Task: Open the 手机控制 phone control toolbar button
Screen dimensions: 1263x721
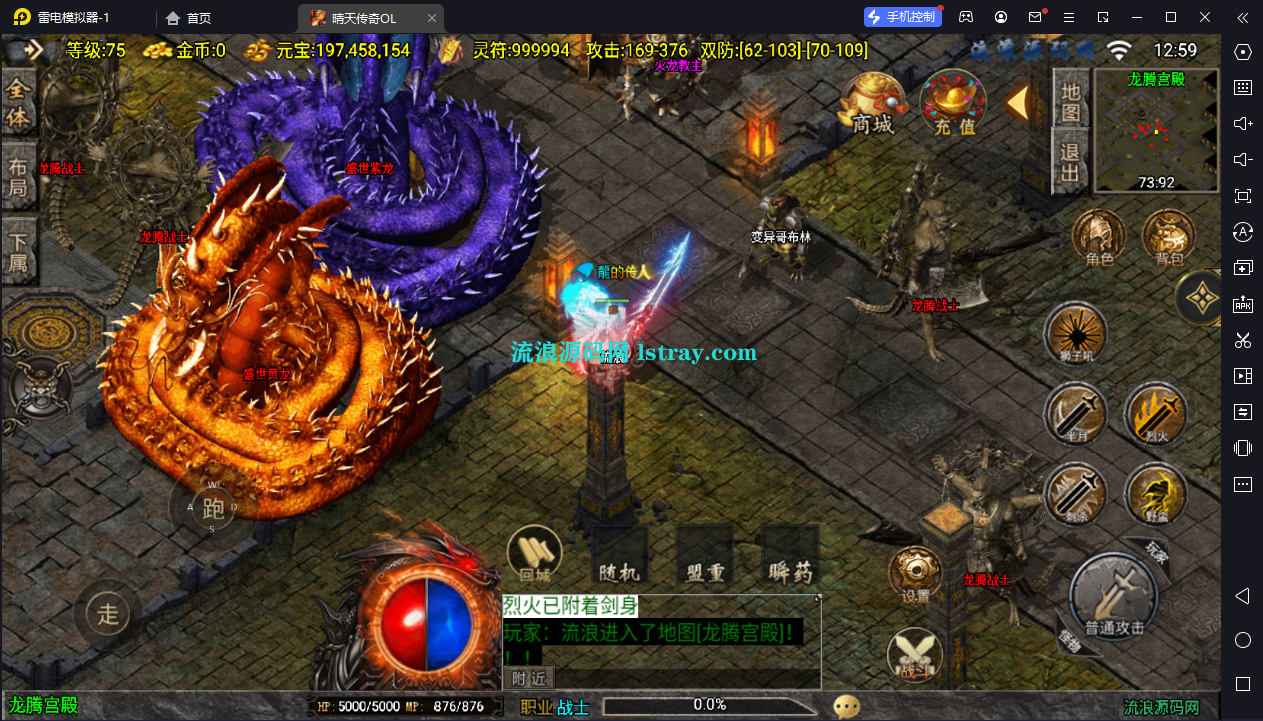Action: point(903,17)
